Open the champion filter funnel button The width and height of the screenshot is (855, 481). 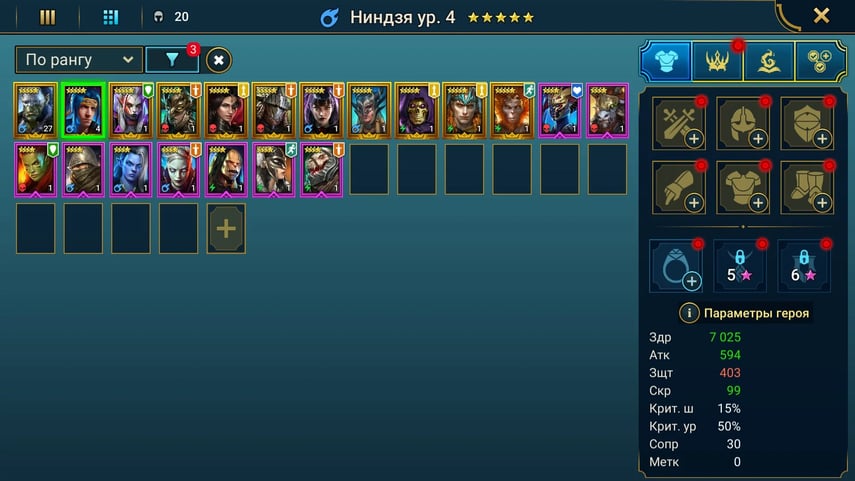172,60
